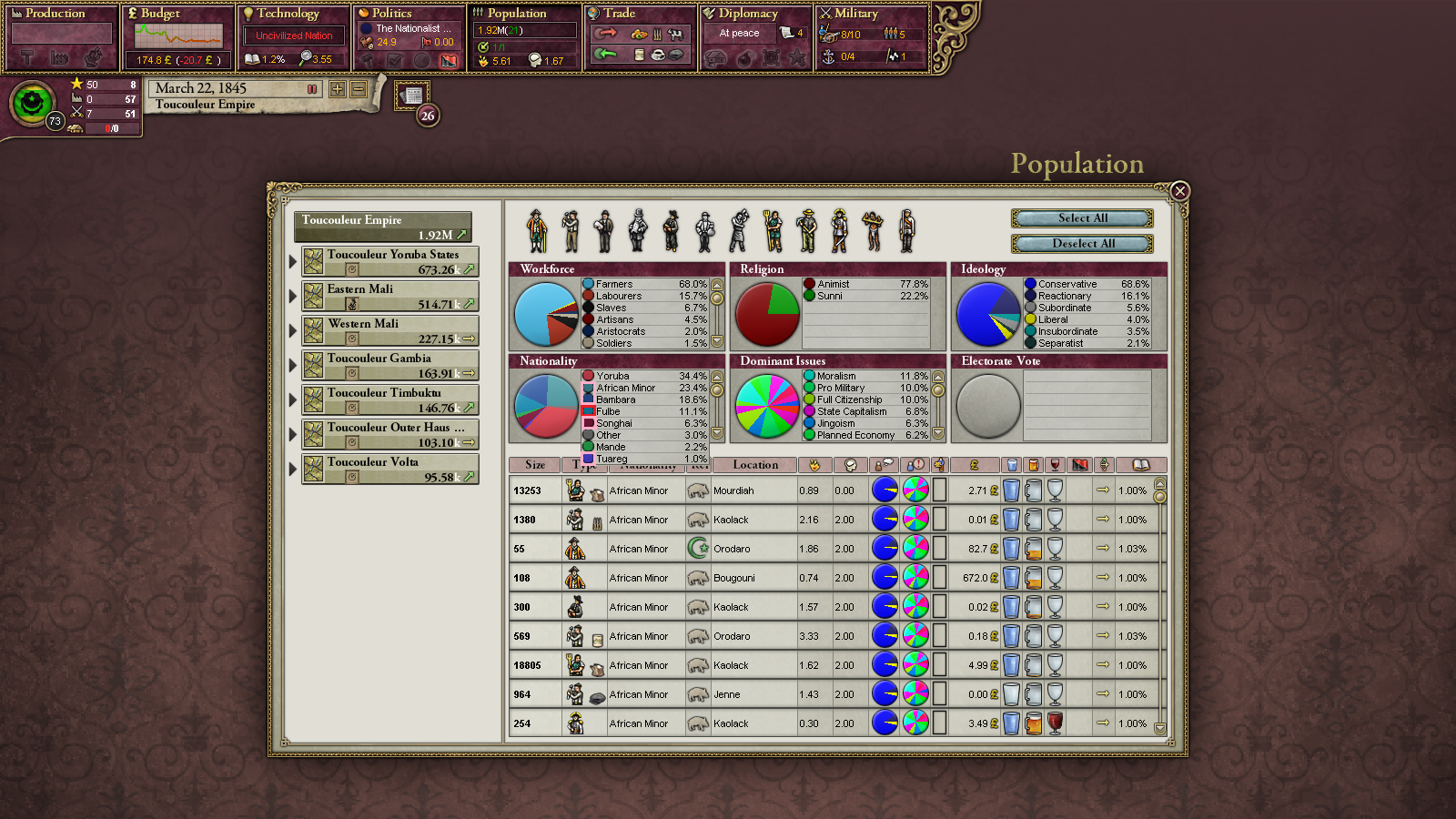Open the Budget screen
Viewport: 1456px width, 819px height.
click(160, 14)
